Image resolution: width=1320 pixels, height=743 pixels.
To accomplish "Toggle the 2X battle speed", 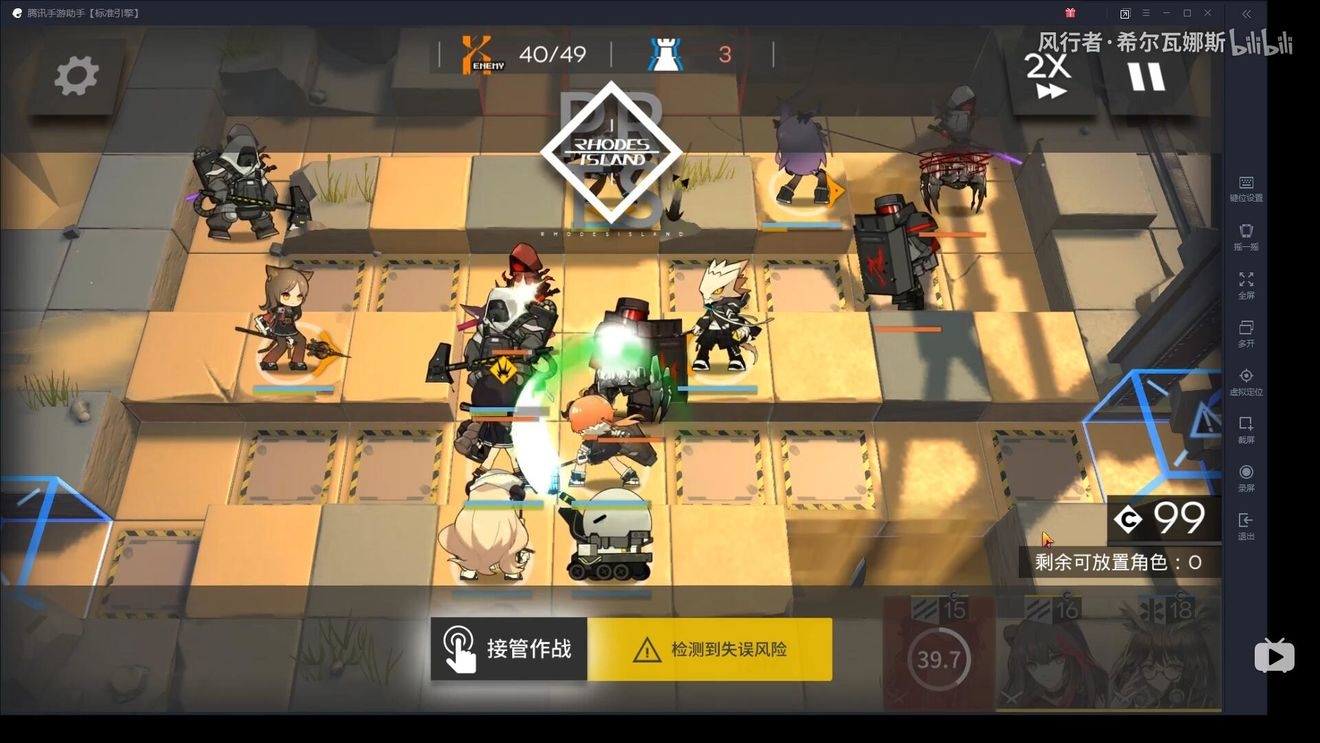I will pos(1049,76).
